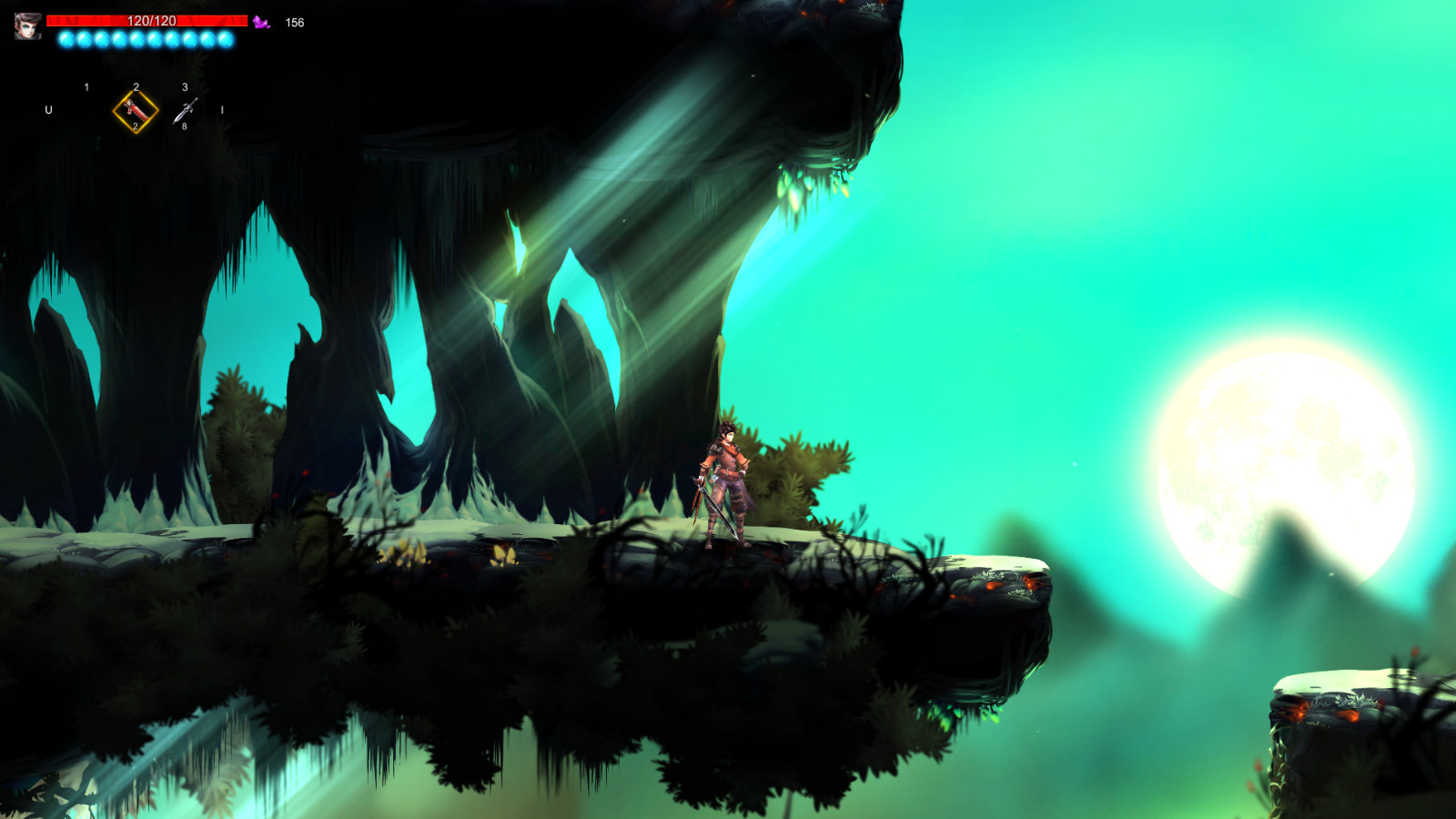This screenshot has width=1456, height=819.
Task: Click the 120/120 health text
Action: tap(152, 20)
